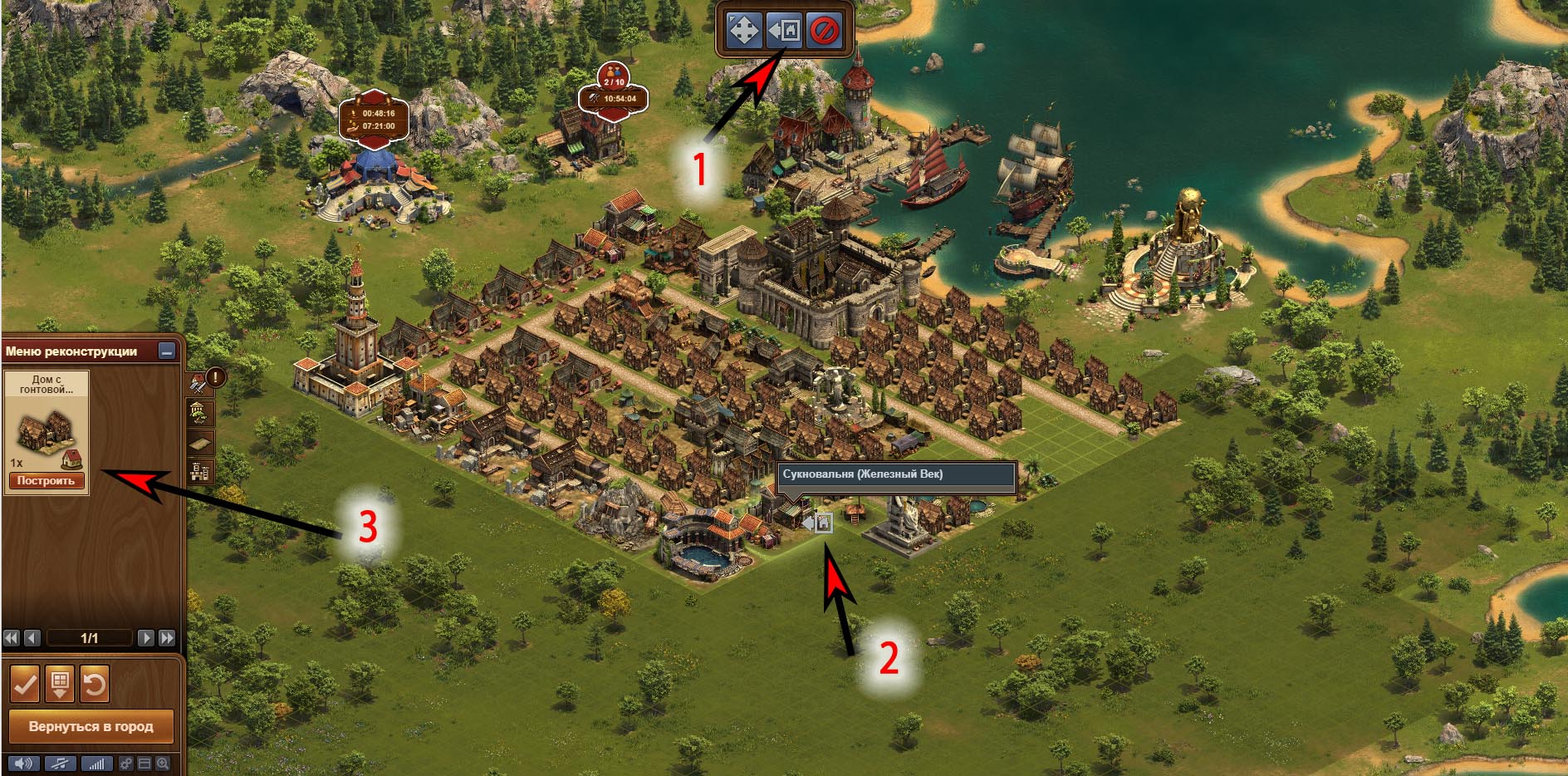Reset changes with the circular arrow button
The height and width of the screenshot is (776, 1568).
(x=95, y=685)
